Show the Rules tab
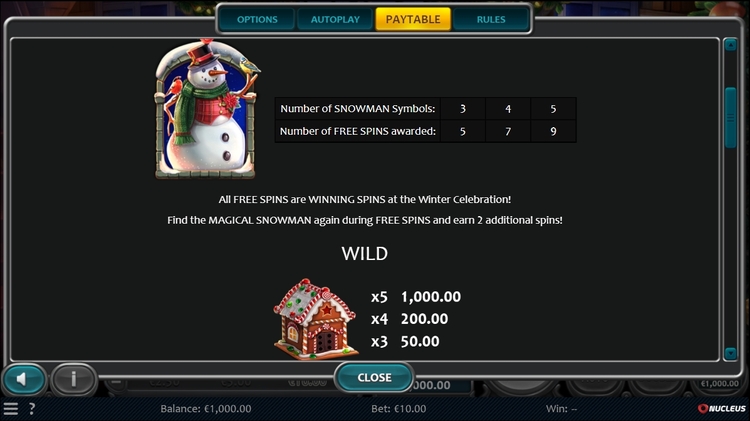The image size is (750, 421). pos(491,19)
